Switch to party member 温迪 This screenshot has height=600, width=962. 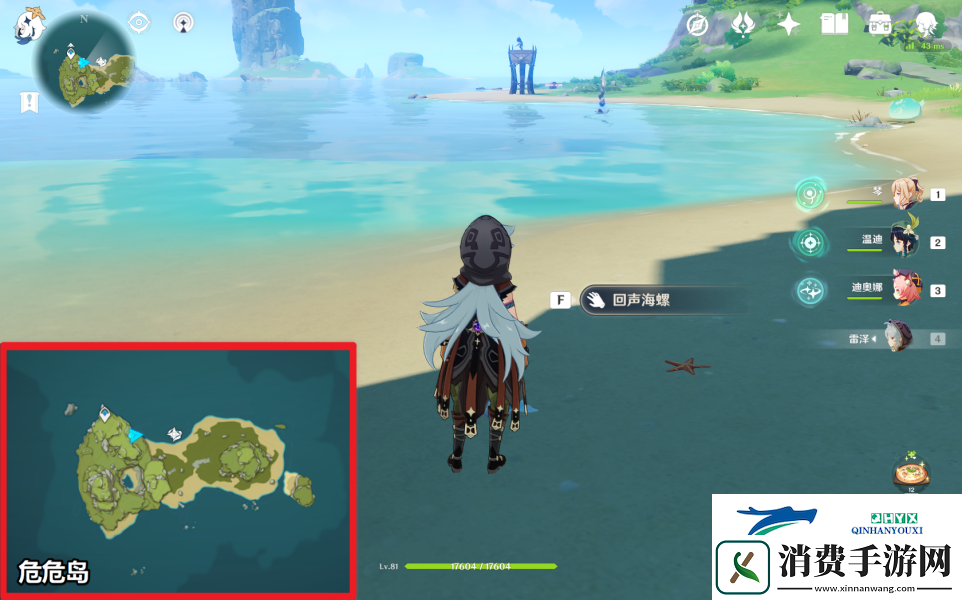coord(905,242)
